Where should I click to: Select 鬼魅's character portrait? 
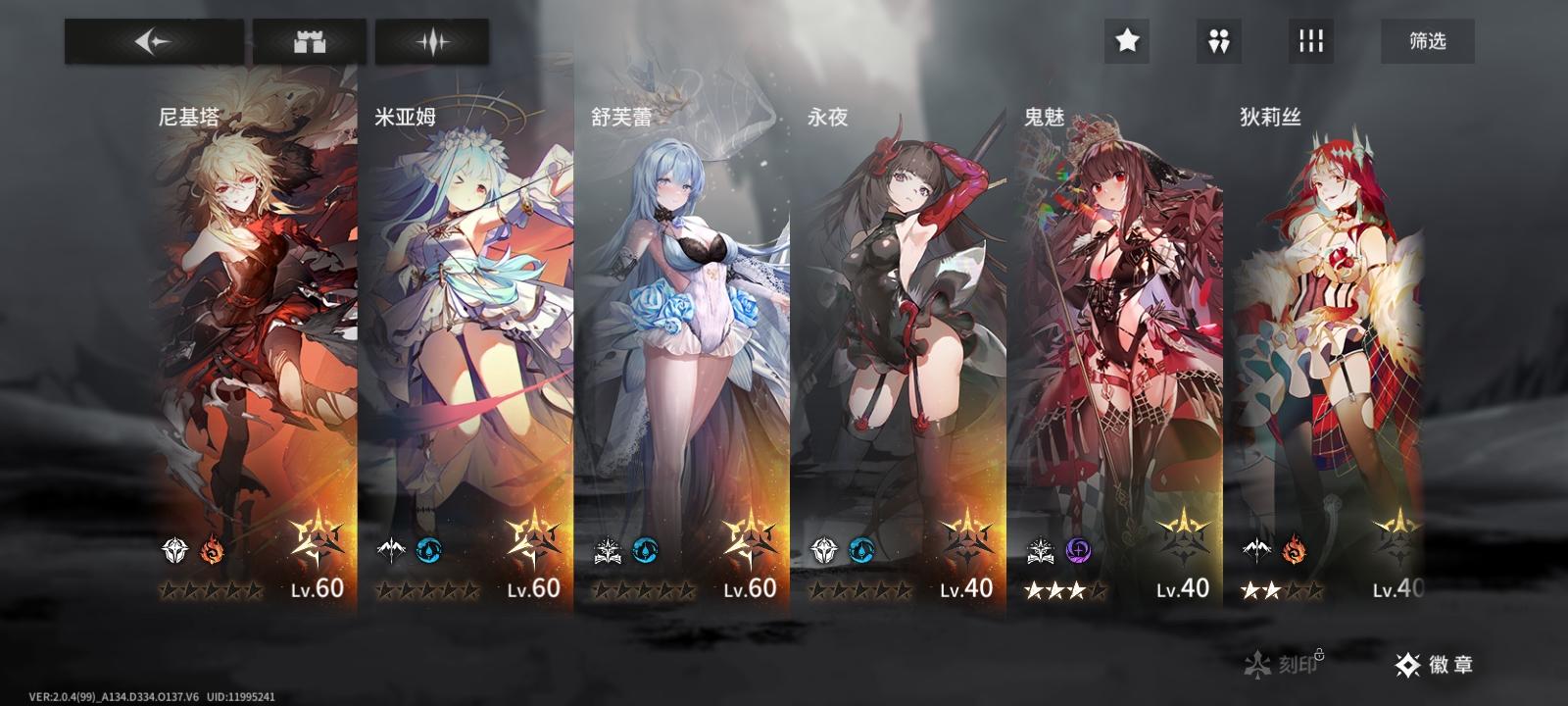pyautogui.click(x=1122, y=324)
